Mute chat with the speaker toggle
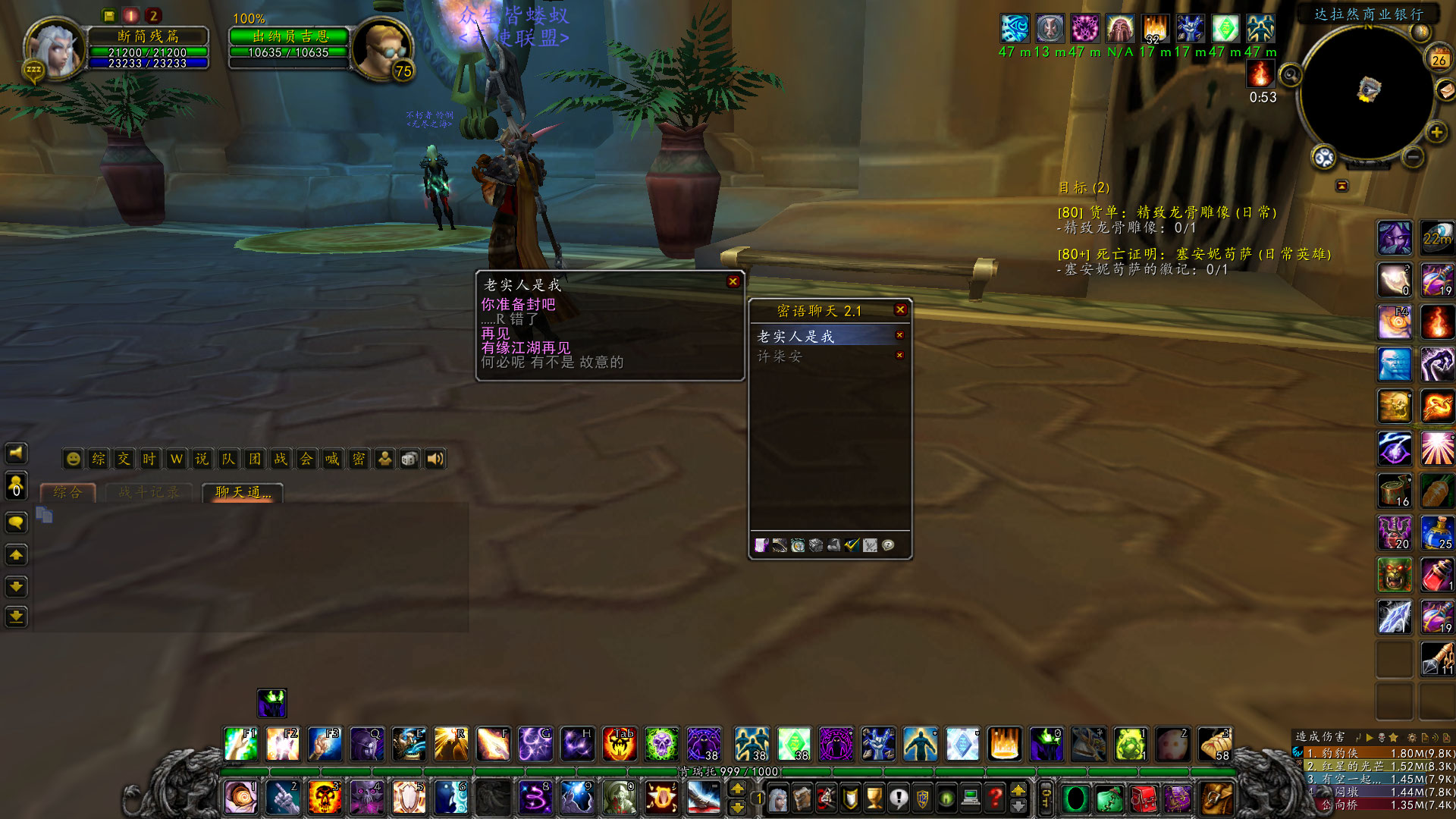This screenshot has height=819, width=1456. pos(435,459)
